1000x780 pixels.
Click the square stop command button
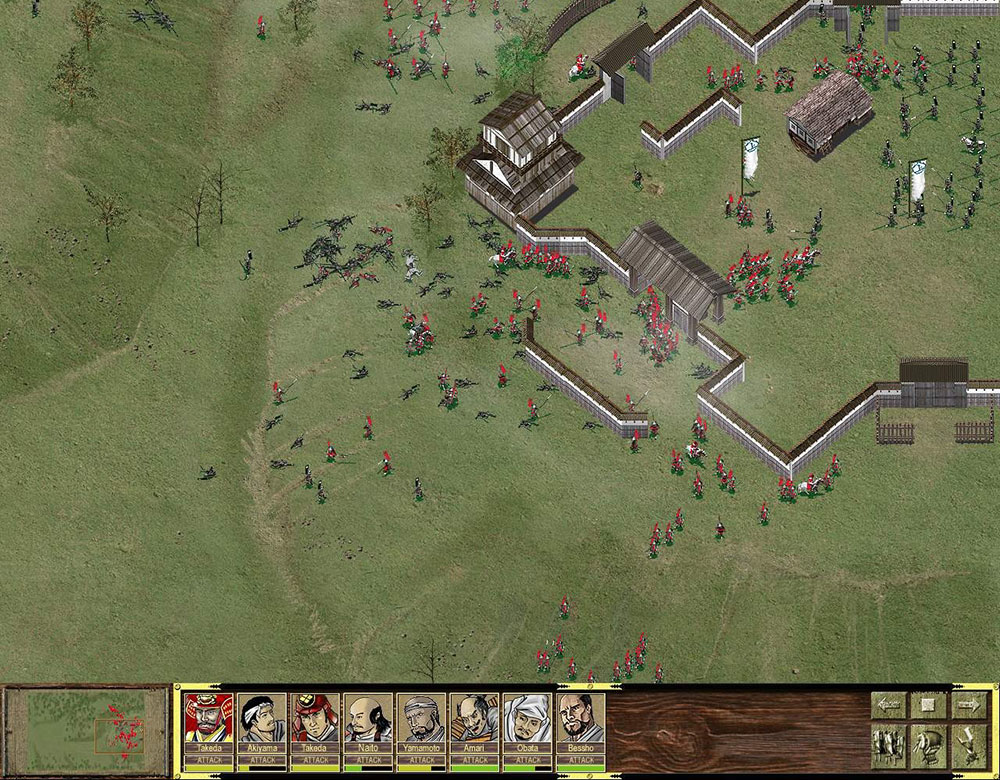click(928, 705)
